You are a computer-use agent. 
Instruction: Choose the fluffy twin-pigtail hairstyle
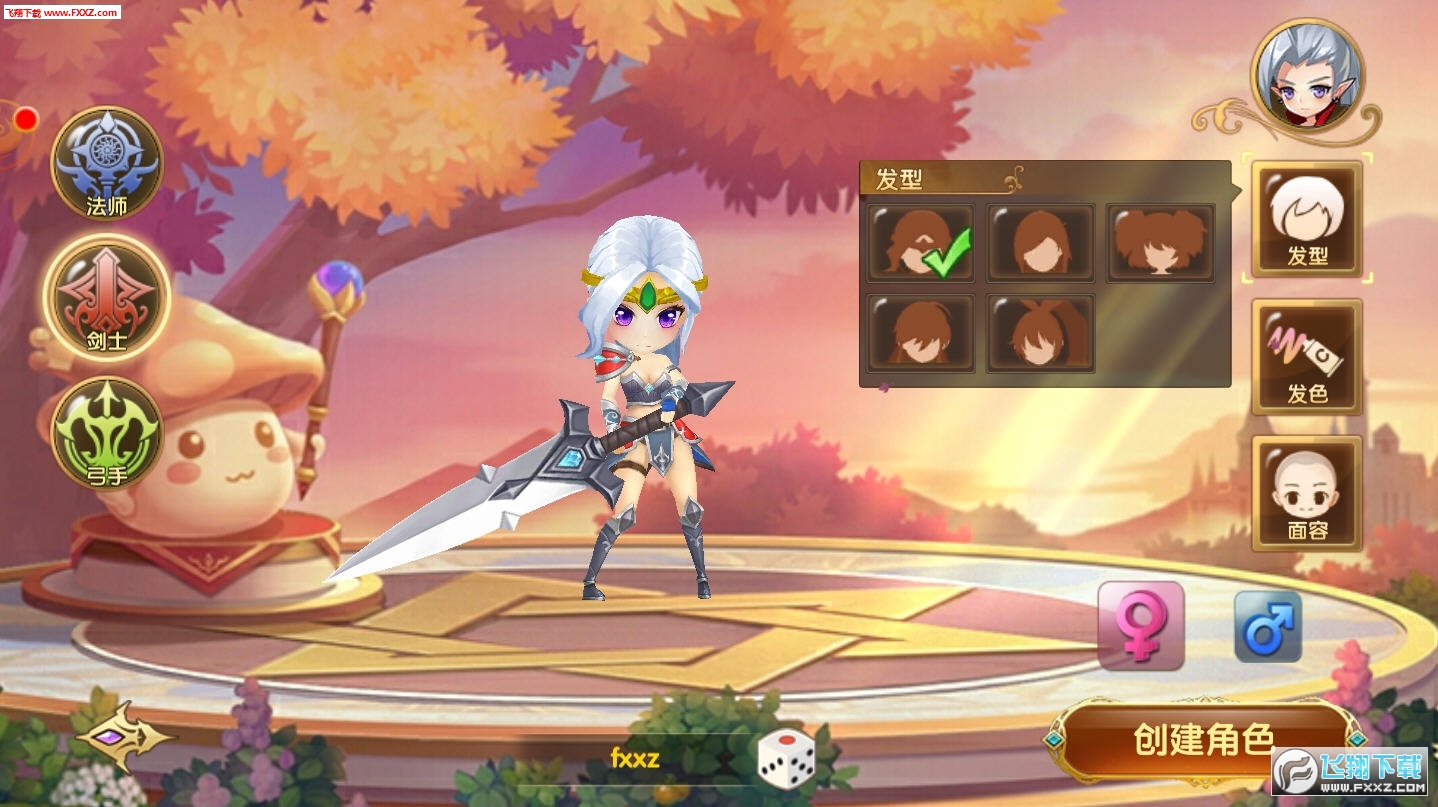point(1160,243)
